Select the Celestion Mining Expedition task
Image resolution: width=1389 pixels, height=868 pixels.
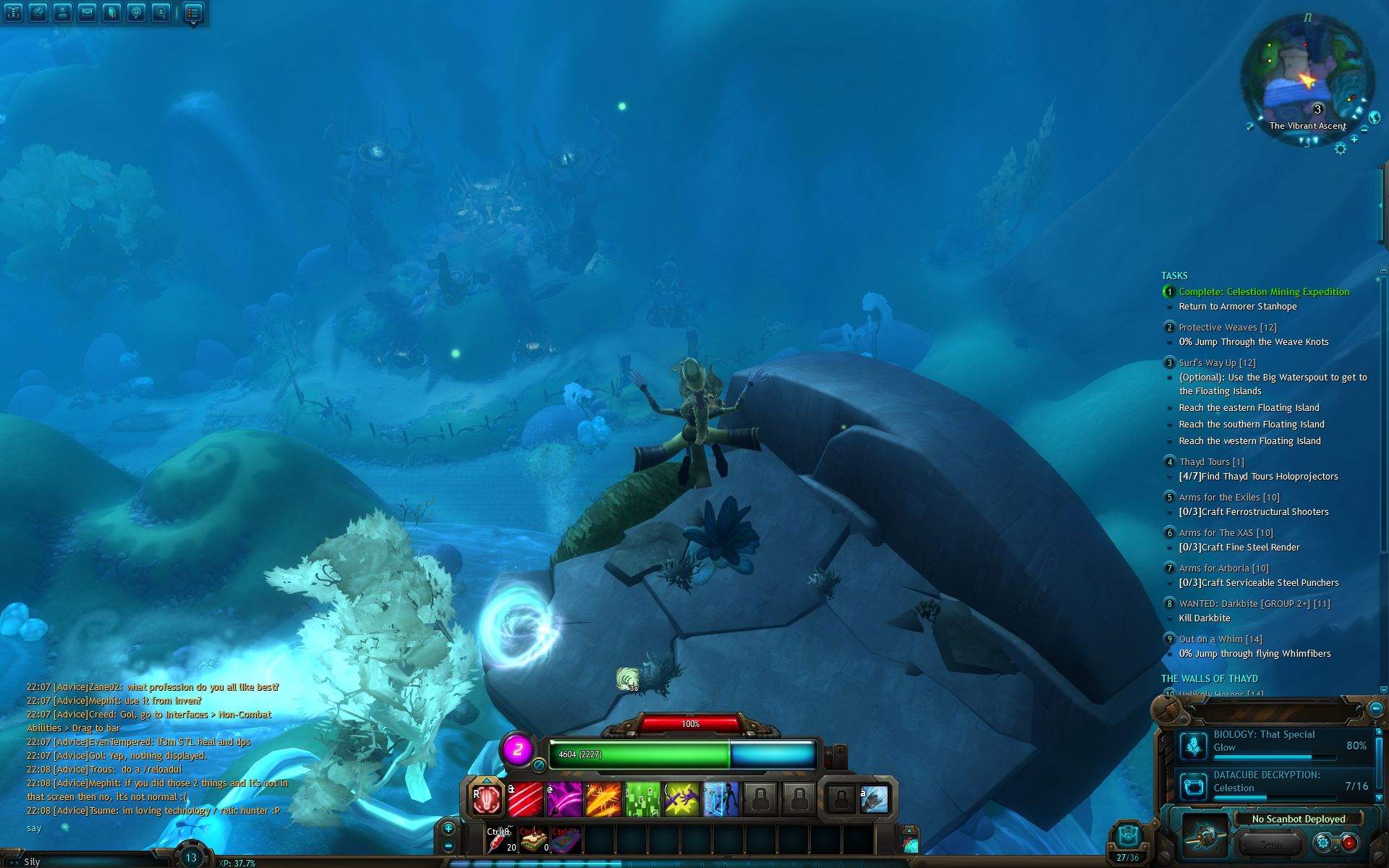(x=1264, y=292)
